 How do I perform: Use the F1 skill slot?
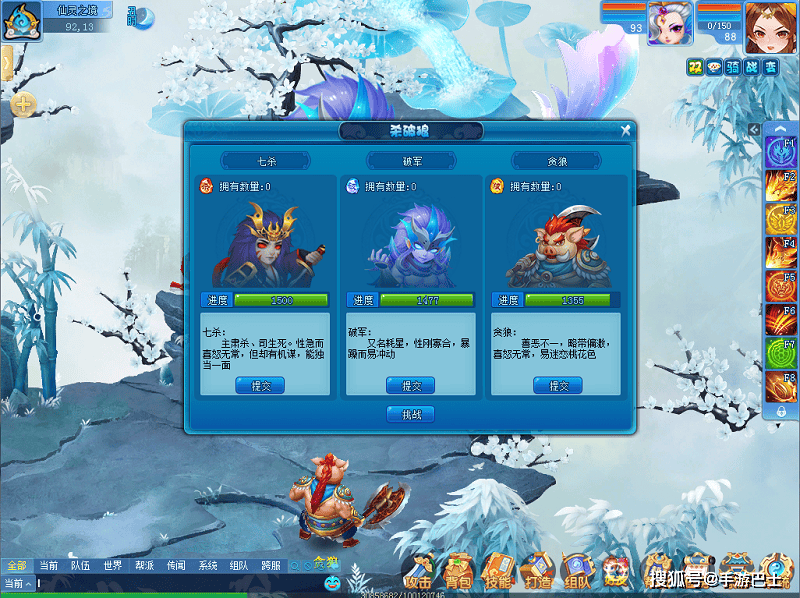780,152
